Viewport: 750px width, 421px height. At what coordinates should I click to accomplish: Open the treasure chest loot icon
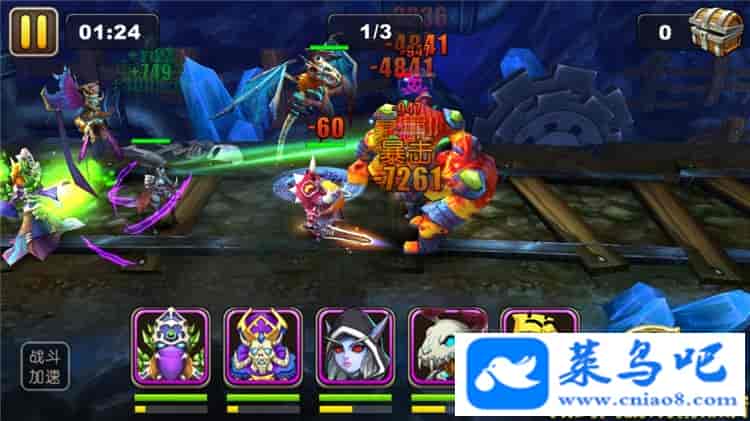pyautogui.click(x=718, y=30)
